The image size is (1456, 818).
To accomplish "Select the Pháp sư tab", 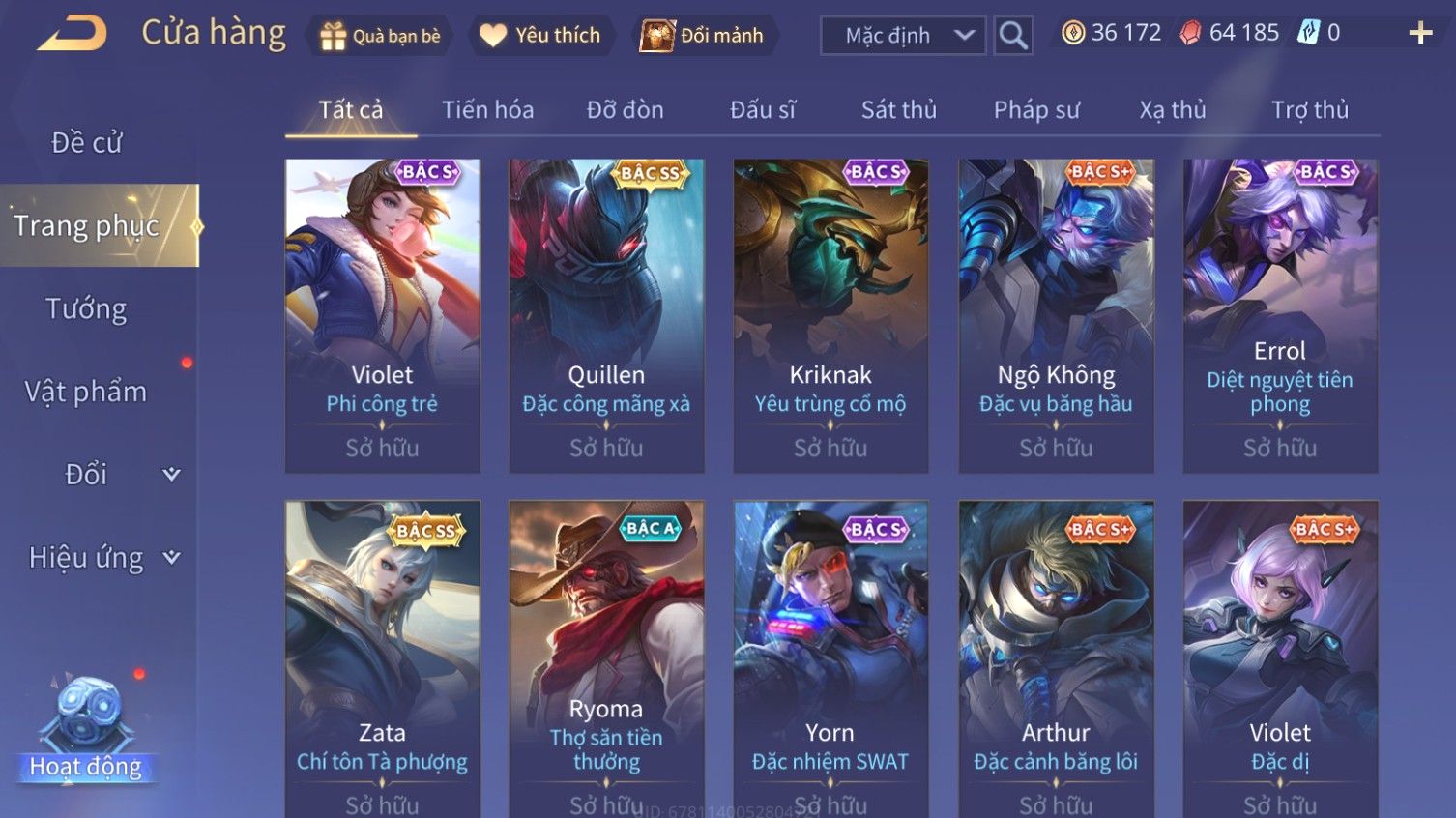I will tap(1036, 110).
